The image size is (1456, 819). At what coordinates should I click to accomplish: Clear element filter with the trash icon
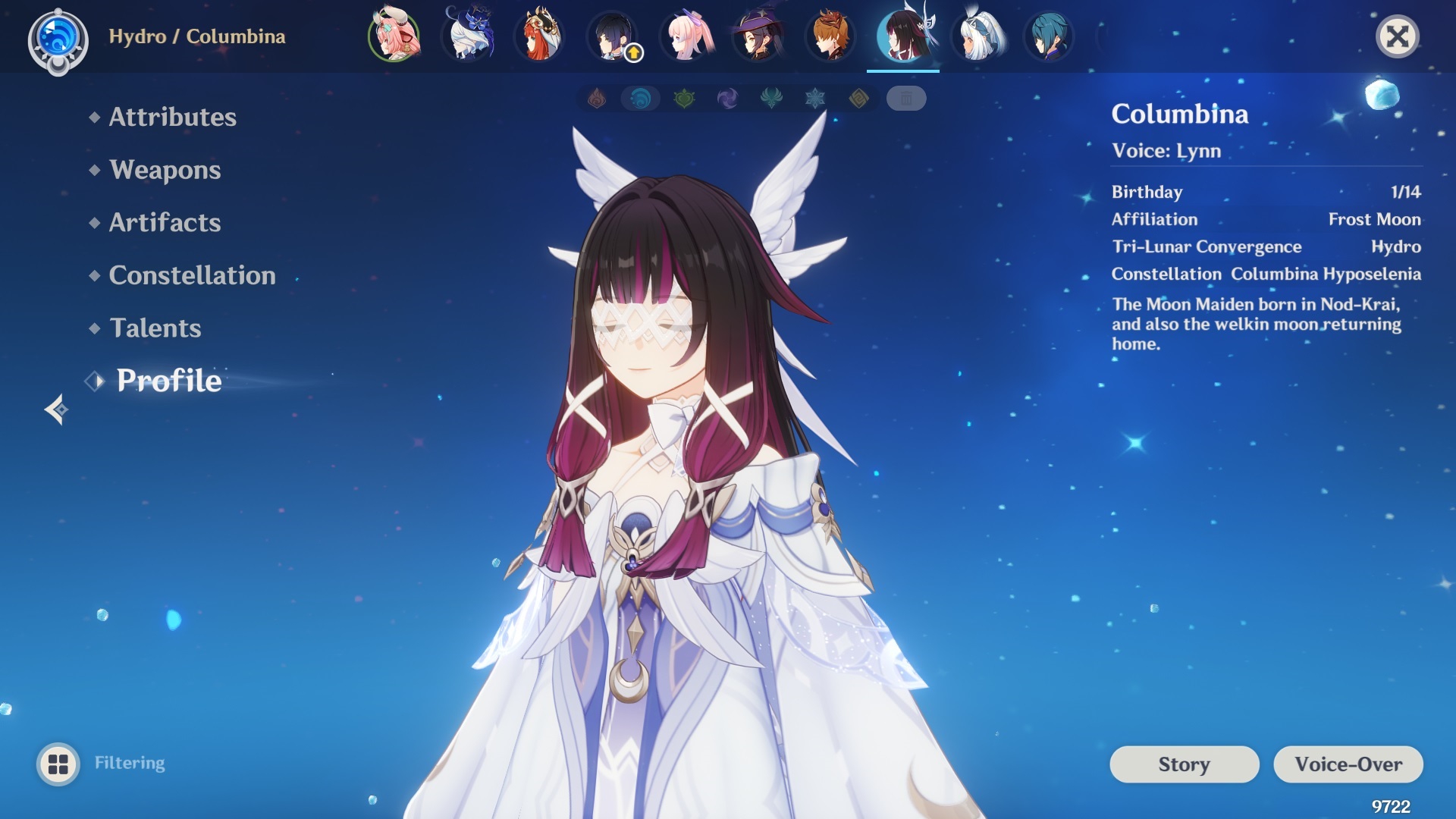click(x=905, y=99)
